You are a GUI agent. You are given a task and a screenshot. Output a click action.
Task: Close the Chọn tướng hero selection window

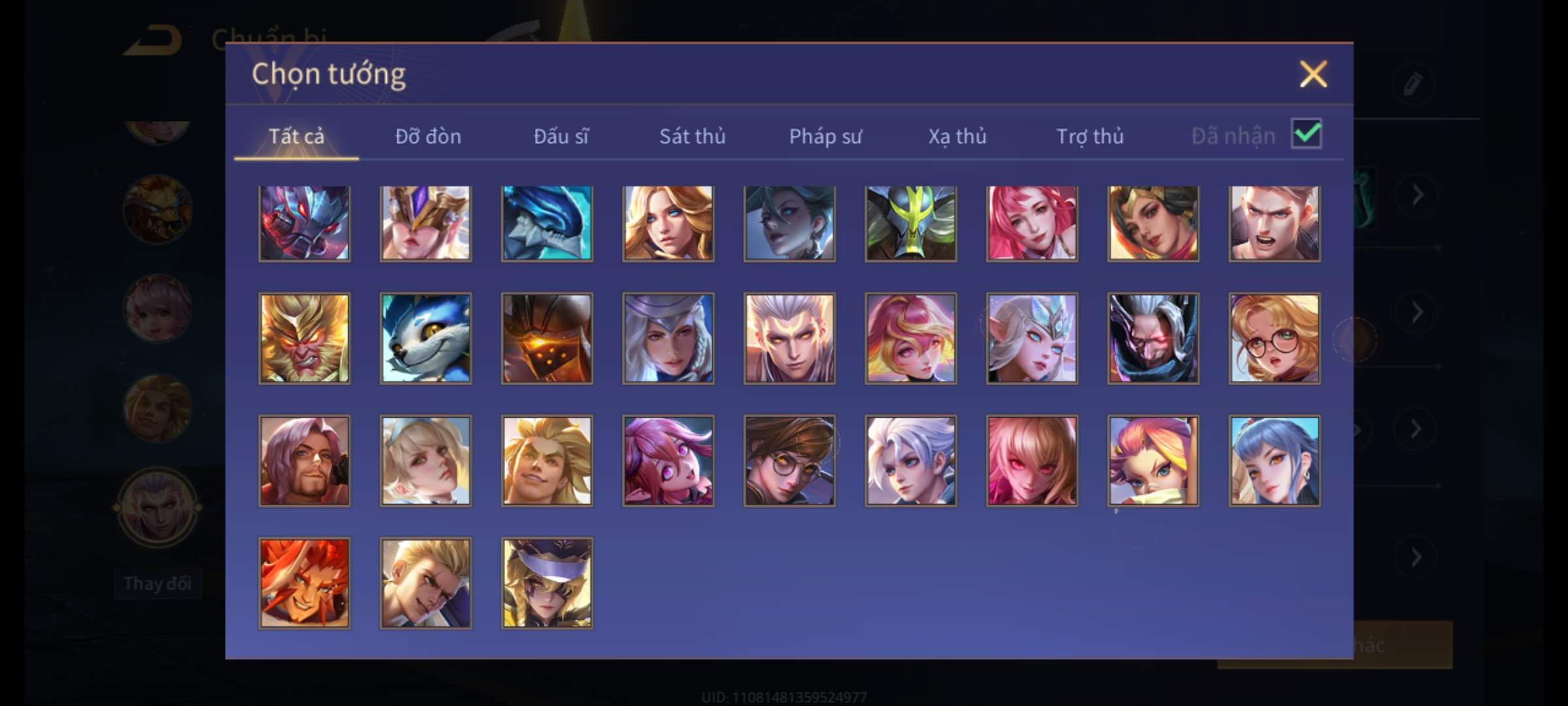point(1313,74)
